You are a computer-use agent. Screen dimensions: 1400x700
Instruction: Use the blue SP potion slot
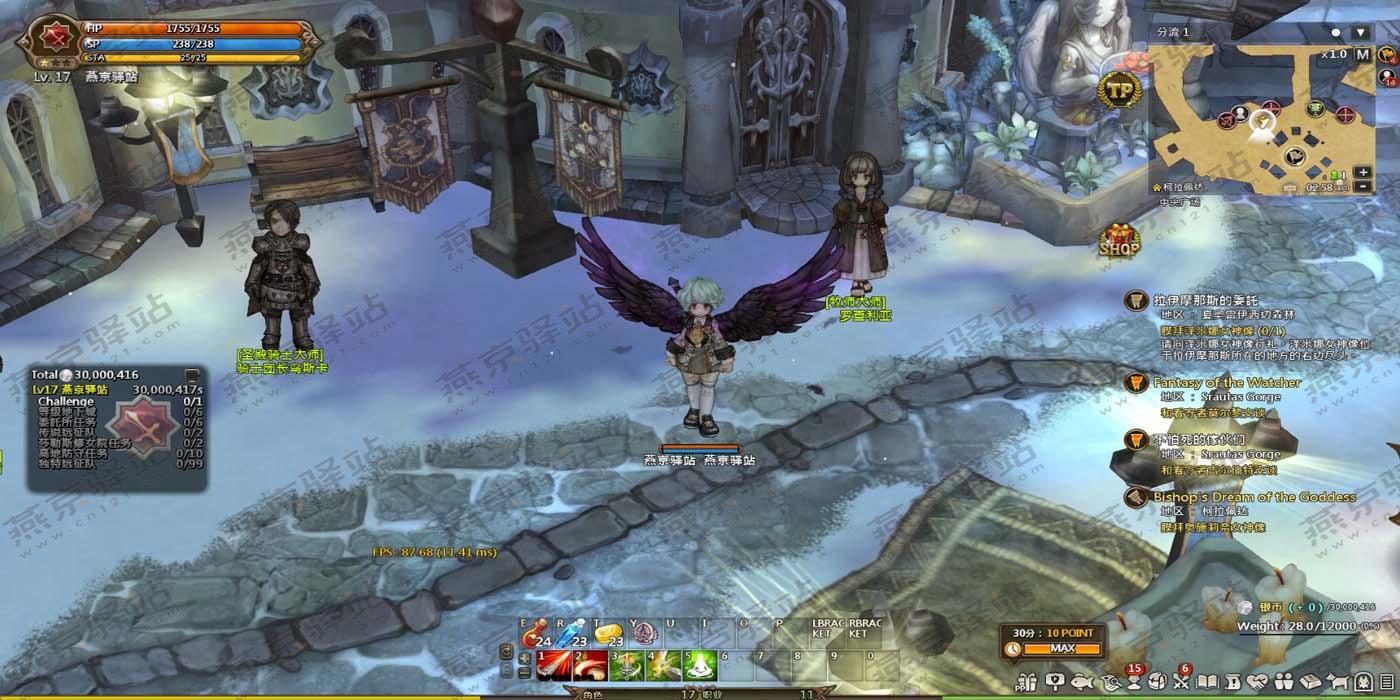point(570,633)
